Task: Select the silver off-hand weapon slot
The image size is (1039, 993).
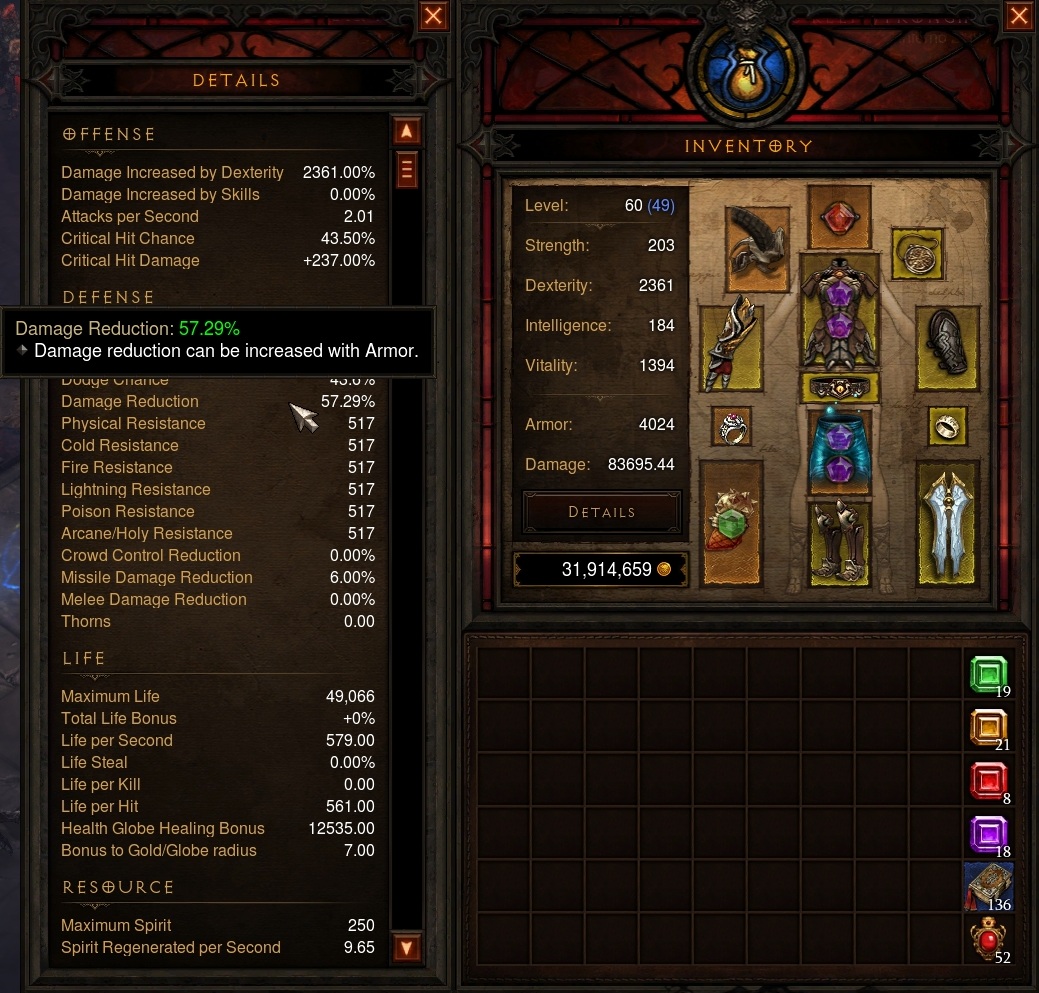Action: click(945, 522)
